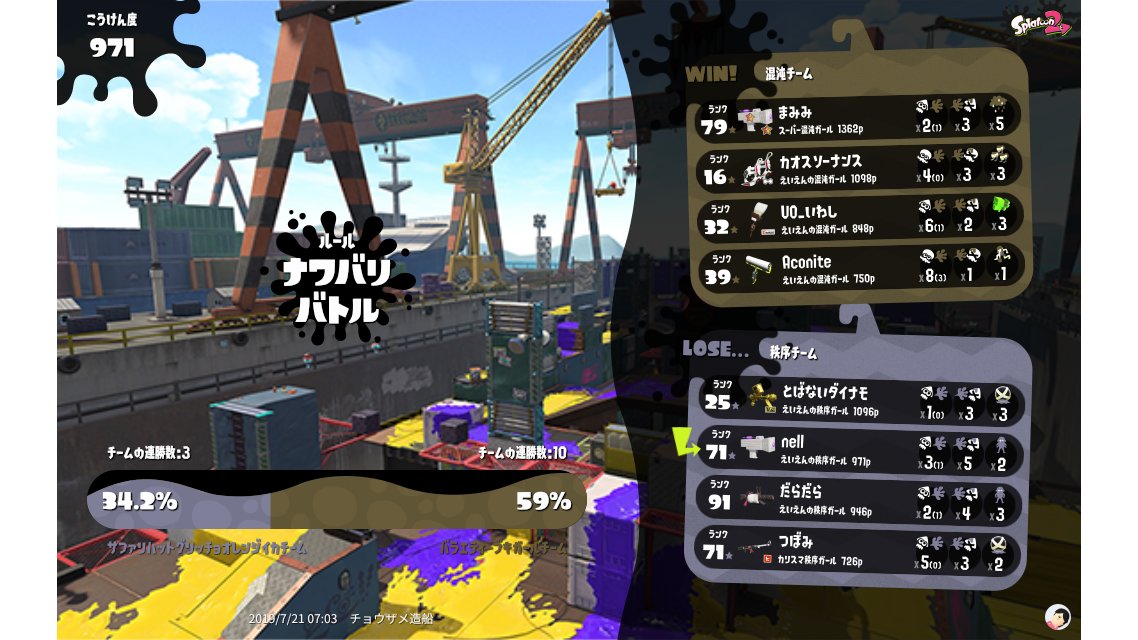This screenshot has width=1138, height=640.
Task: Choose the だらだら result row
Action: coord(860,500)
